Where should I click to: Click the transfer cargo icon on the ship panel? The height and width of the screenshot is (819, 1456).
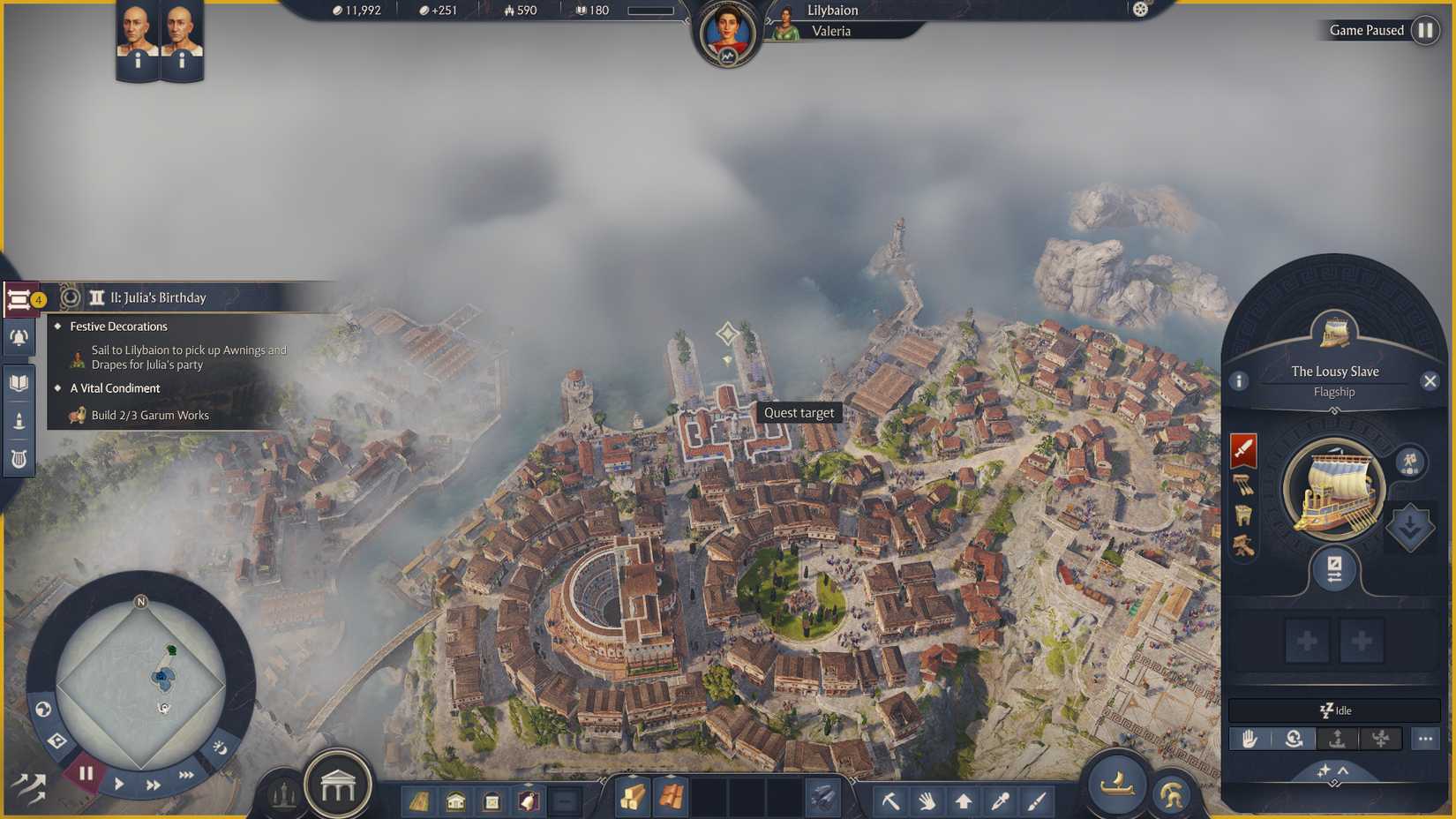[x=1334, y=568]
